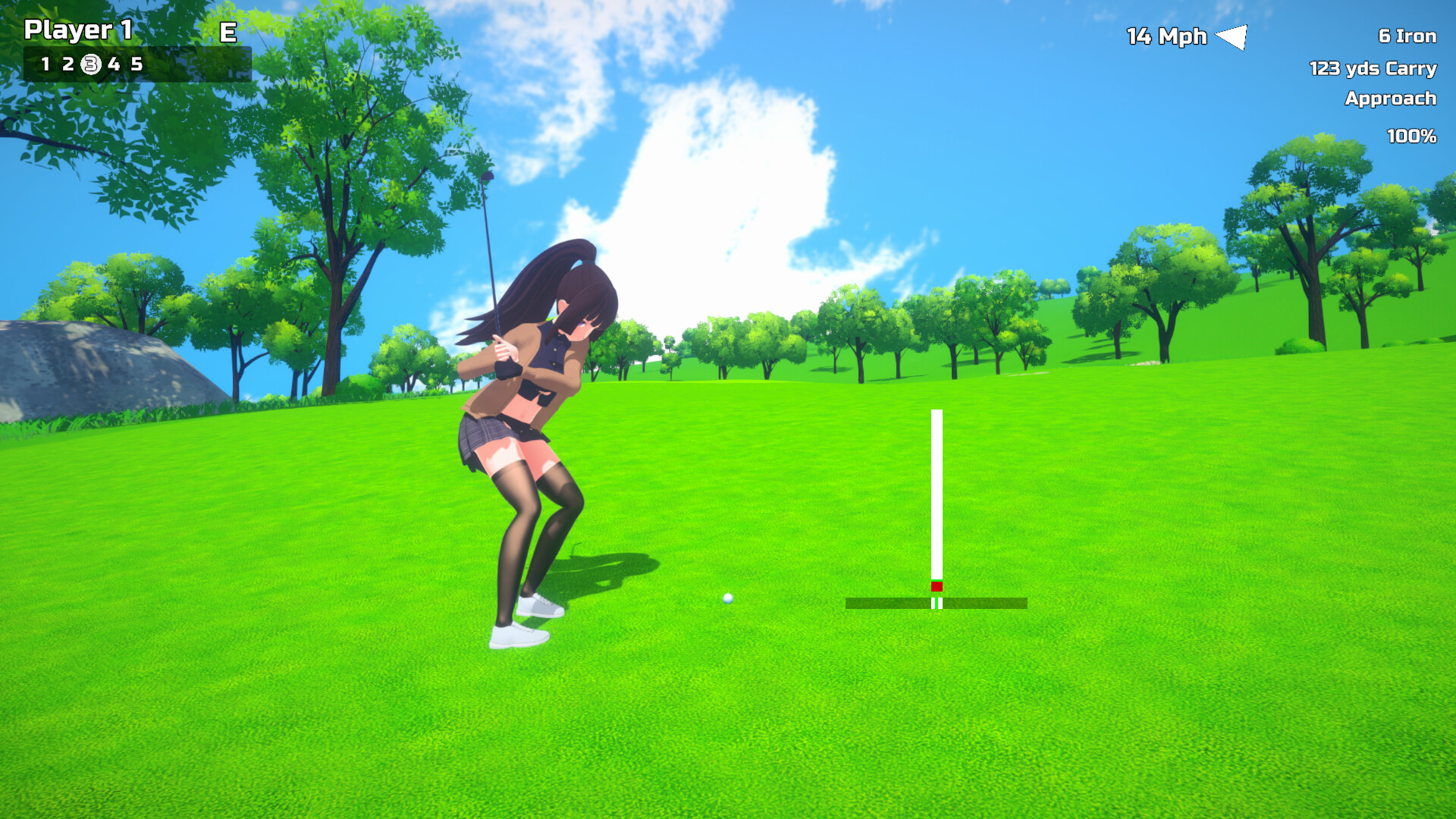Click the red sweet-spot marker on the meter
1456x819 pixels.
pyautogui.click(x=937, y=586)
